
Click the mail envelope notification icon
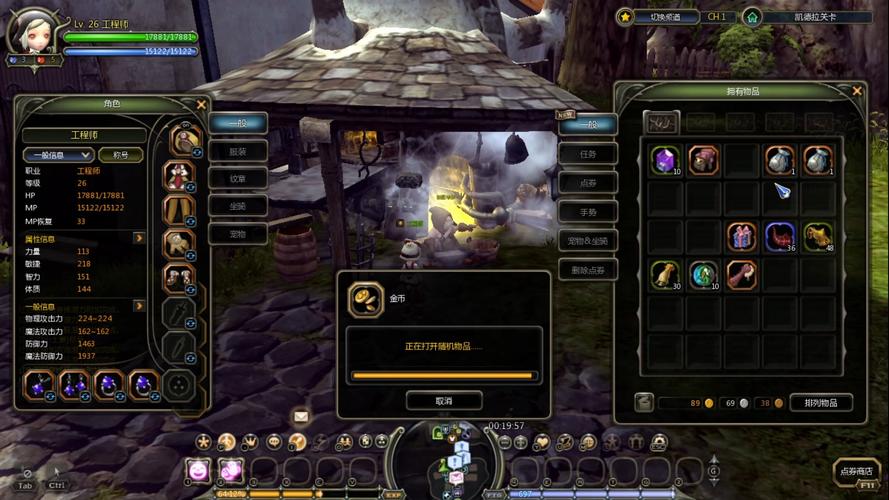click(x=301, y=416)
